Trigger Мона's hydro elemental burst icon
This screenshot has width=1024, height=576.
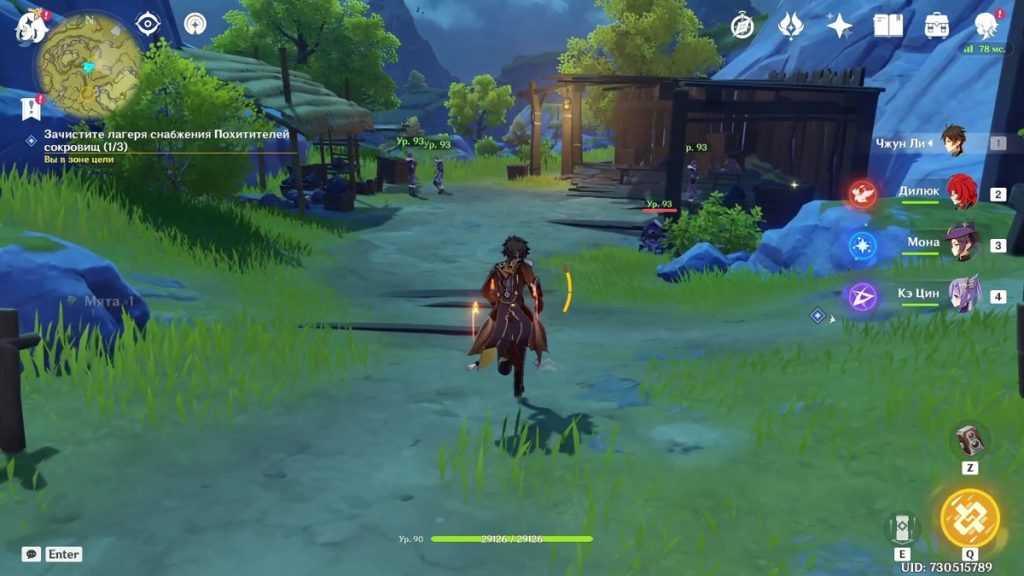(862, 245)
